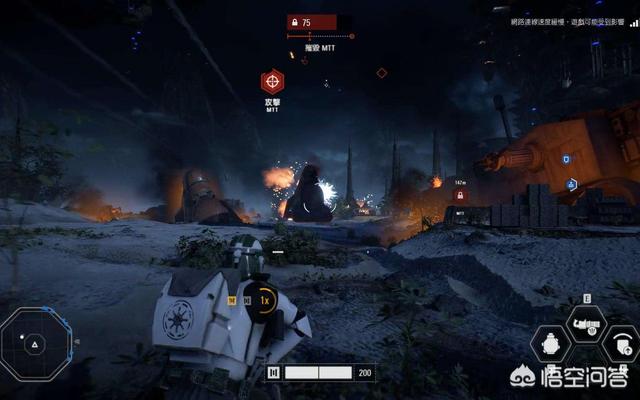Select the blue shield ally marker
This screenshot has height=400, width=640.
tap(565, 158)
